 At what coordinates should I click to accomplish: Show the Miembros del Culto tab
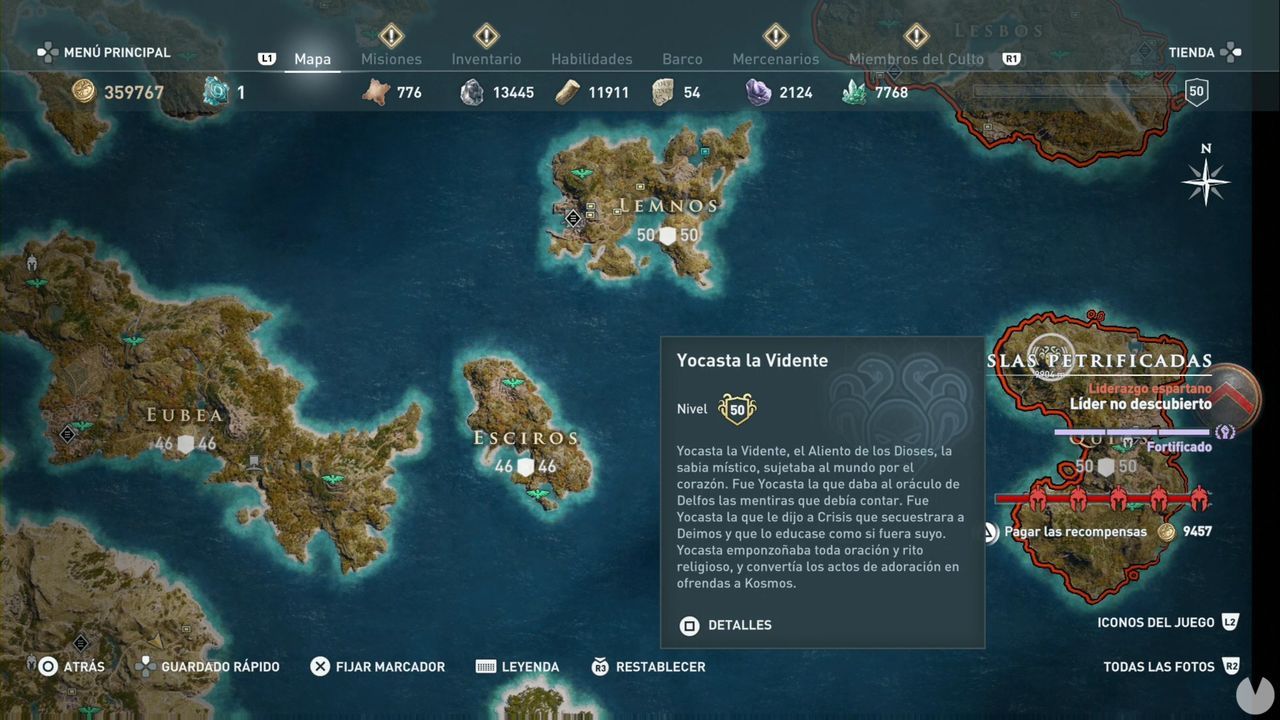pyautogui.click(x=916, y=59)
